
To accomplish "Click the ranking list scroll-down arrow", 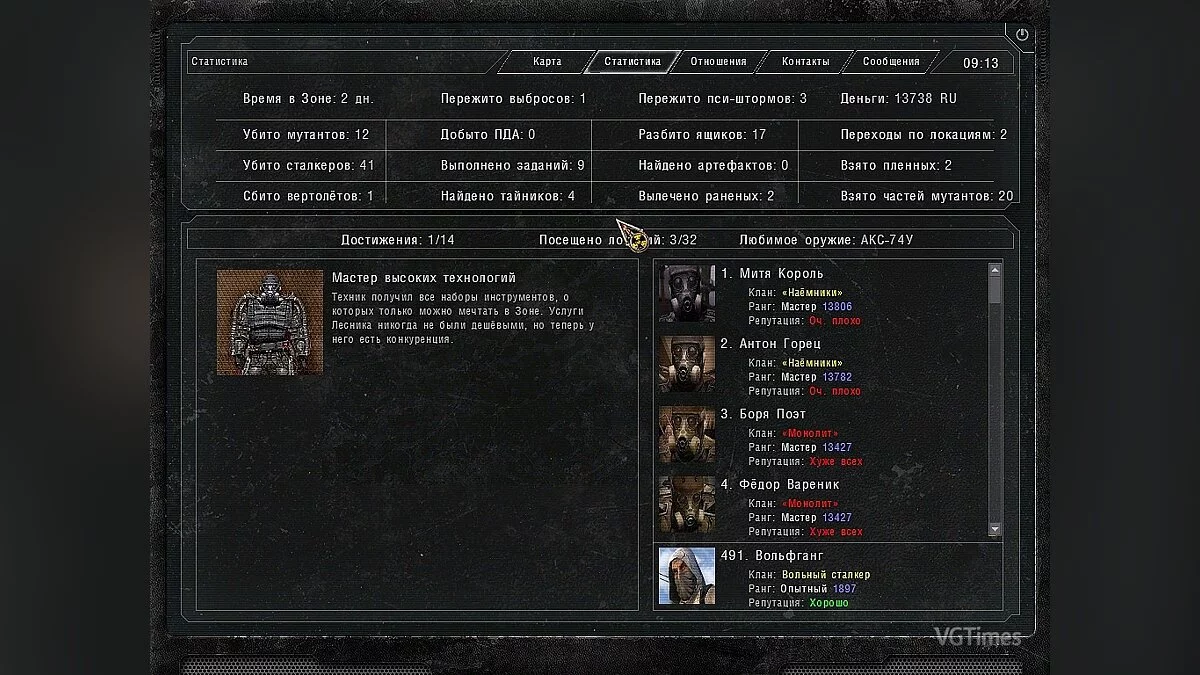I will click(995, 529).
